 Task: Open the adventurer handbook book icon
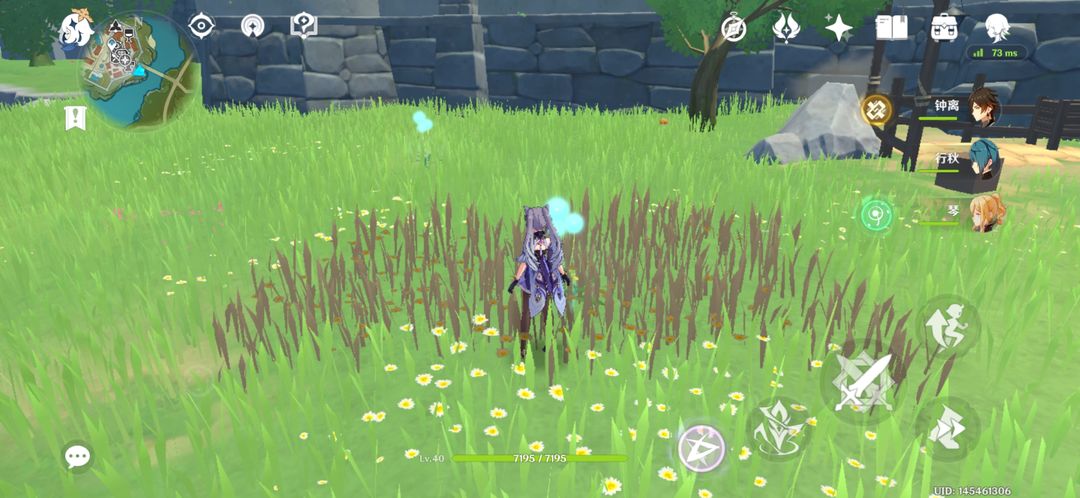(891, 27)
